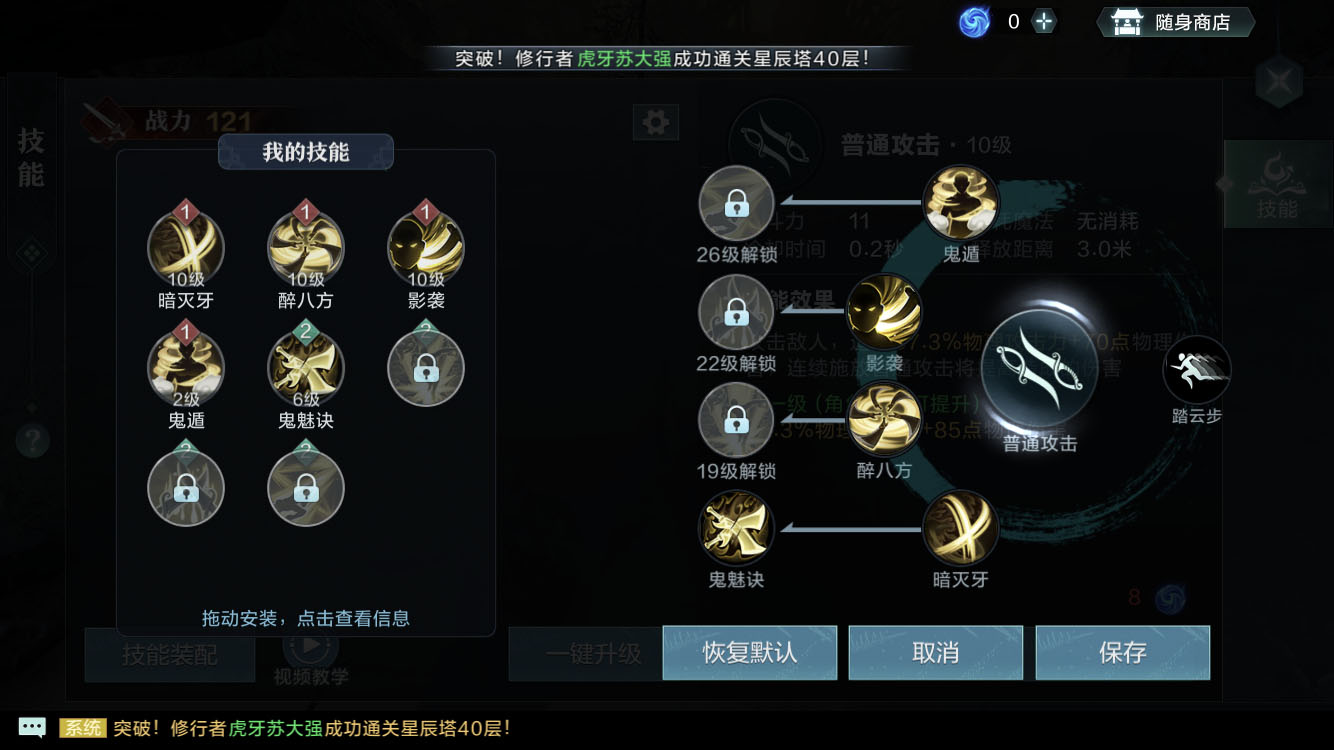Click the 保存 save button

pos(1122,652)
